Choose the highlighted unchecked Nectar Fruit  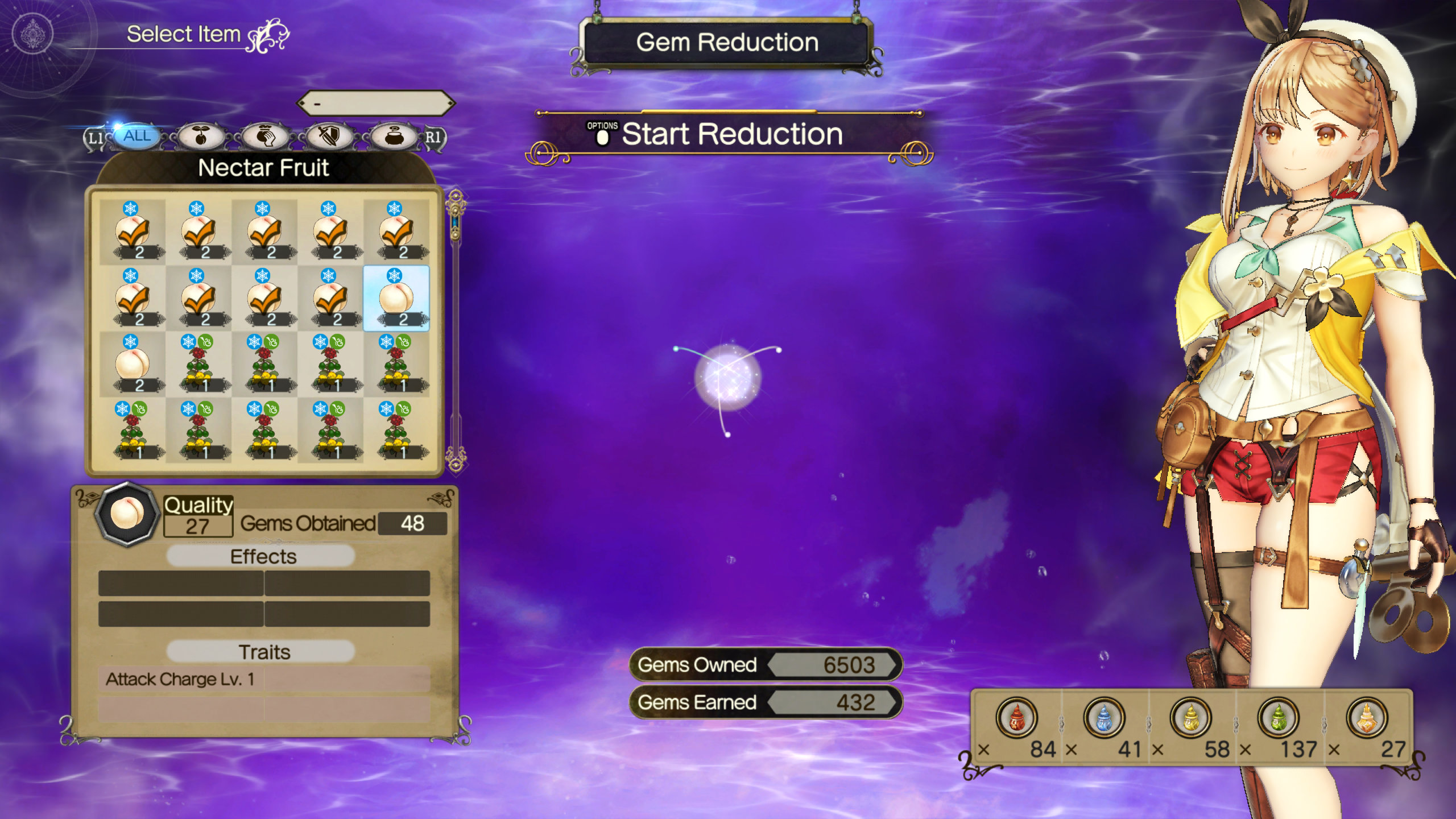(396, 298)
